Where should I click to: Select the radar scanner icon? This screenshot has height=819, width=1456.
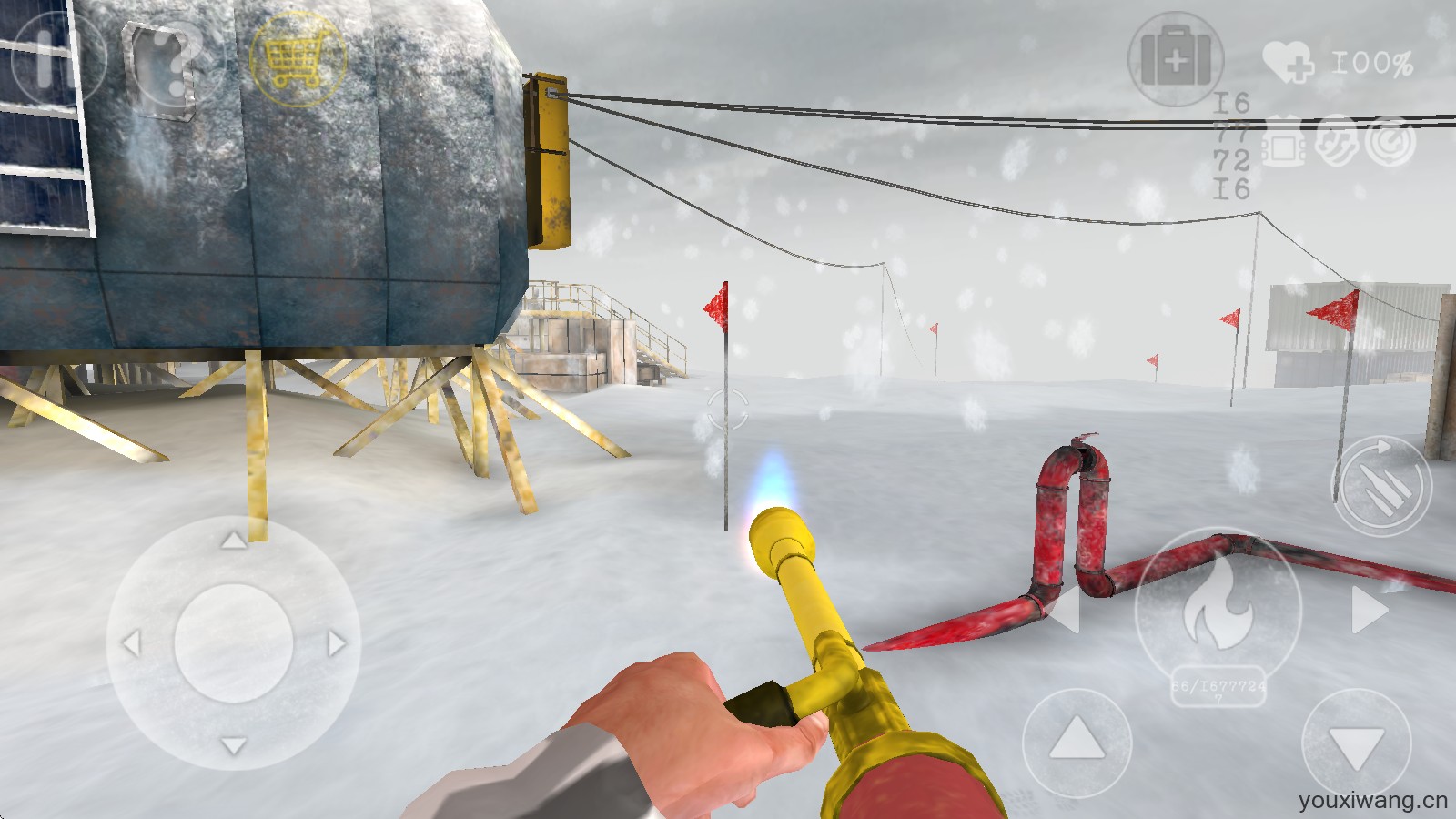1390,142
